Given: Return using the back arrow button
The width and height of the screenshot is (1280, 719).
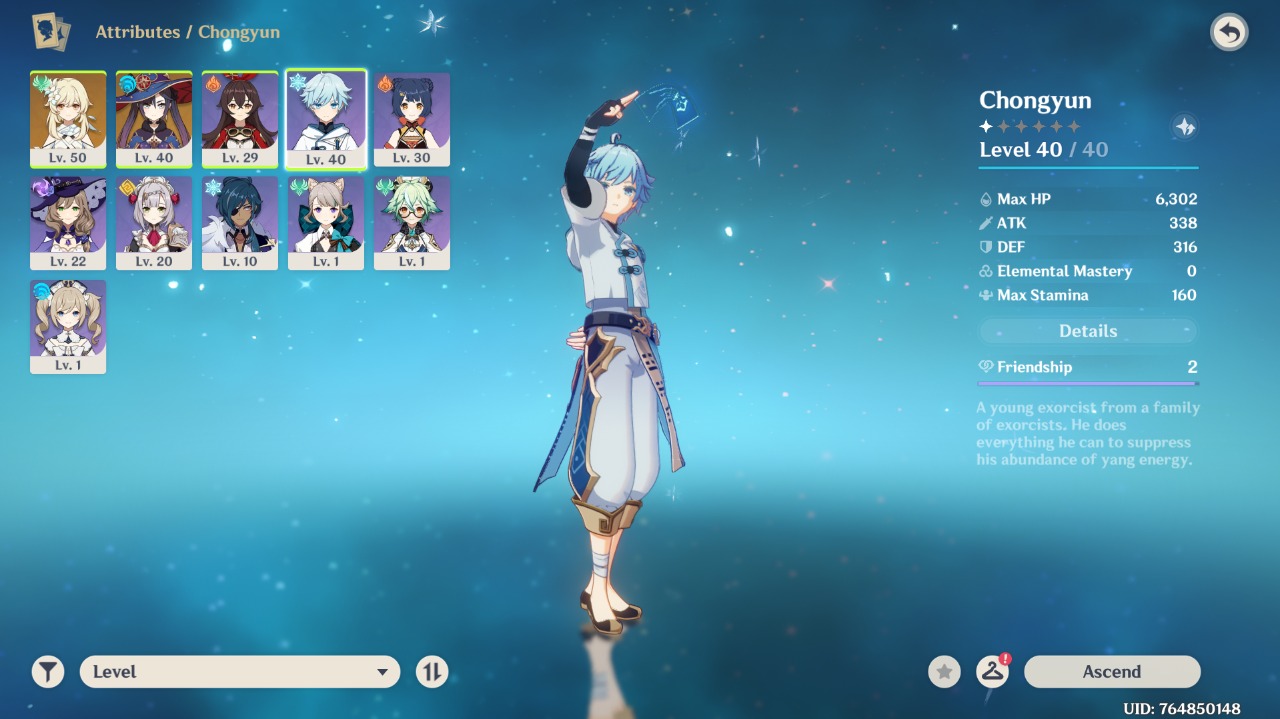Looking at the screenshot, I should tap(1229, 33).
